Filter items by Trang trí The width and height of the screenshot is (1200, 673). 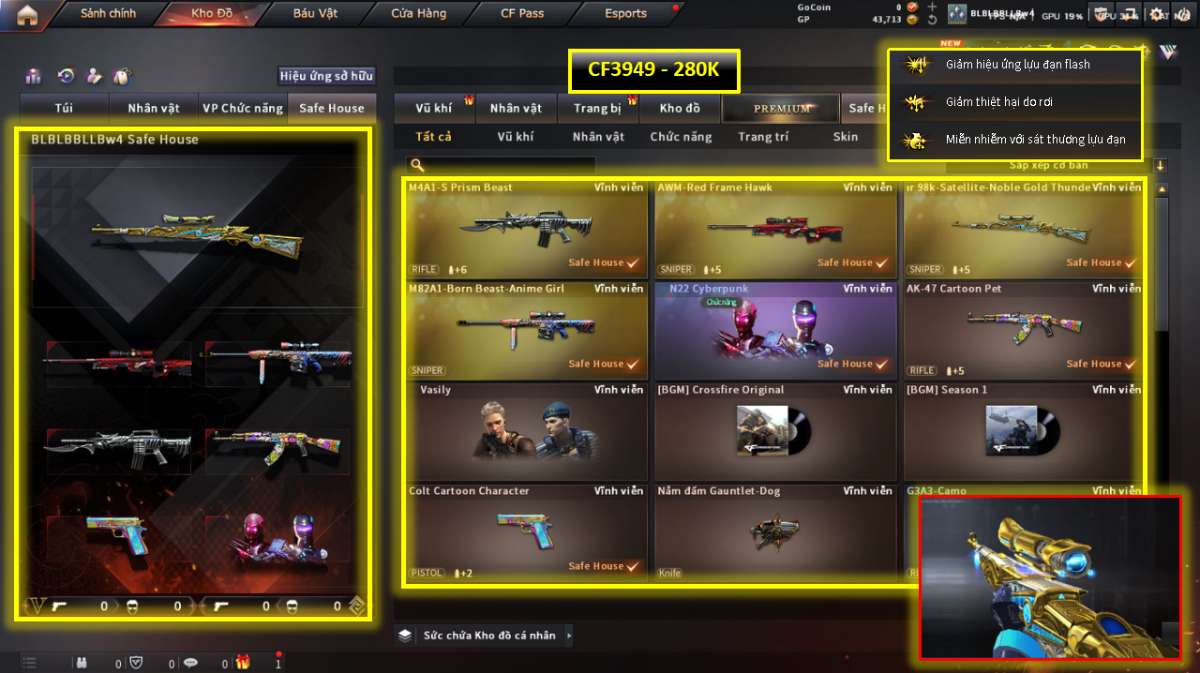763,137
